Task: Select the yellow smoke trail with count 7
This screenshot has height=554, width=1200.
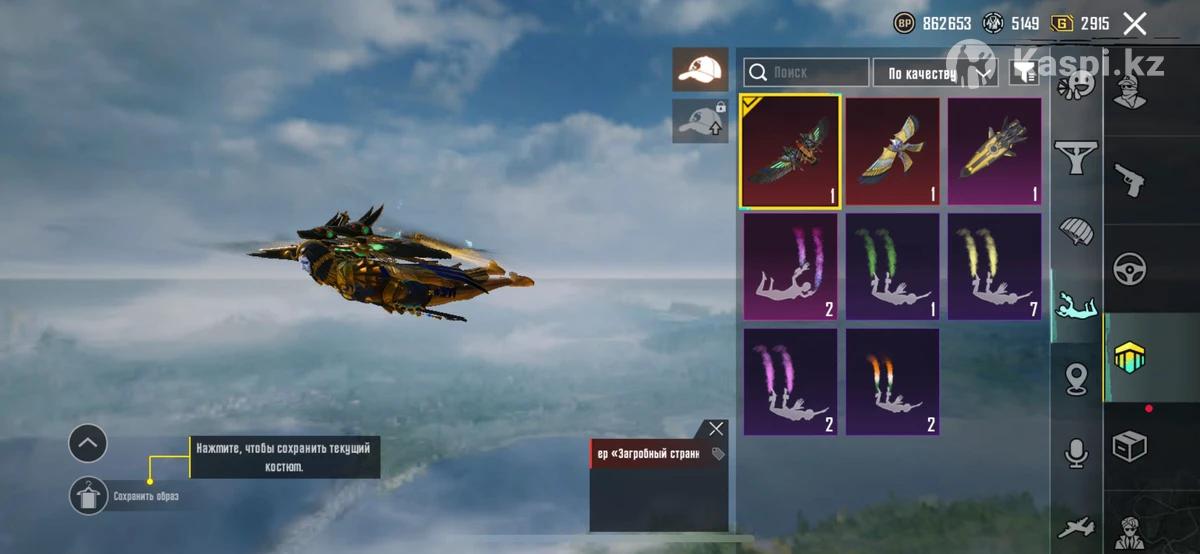Action: 995,267
